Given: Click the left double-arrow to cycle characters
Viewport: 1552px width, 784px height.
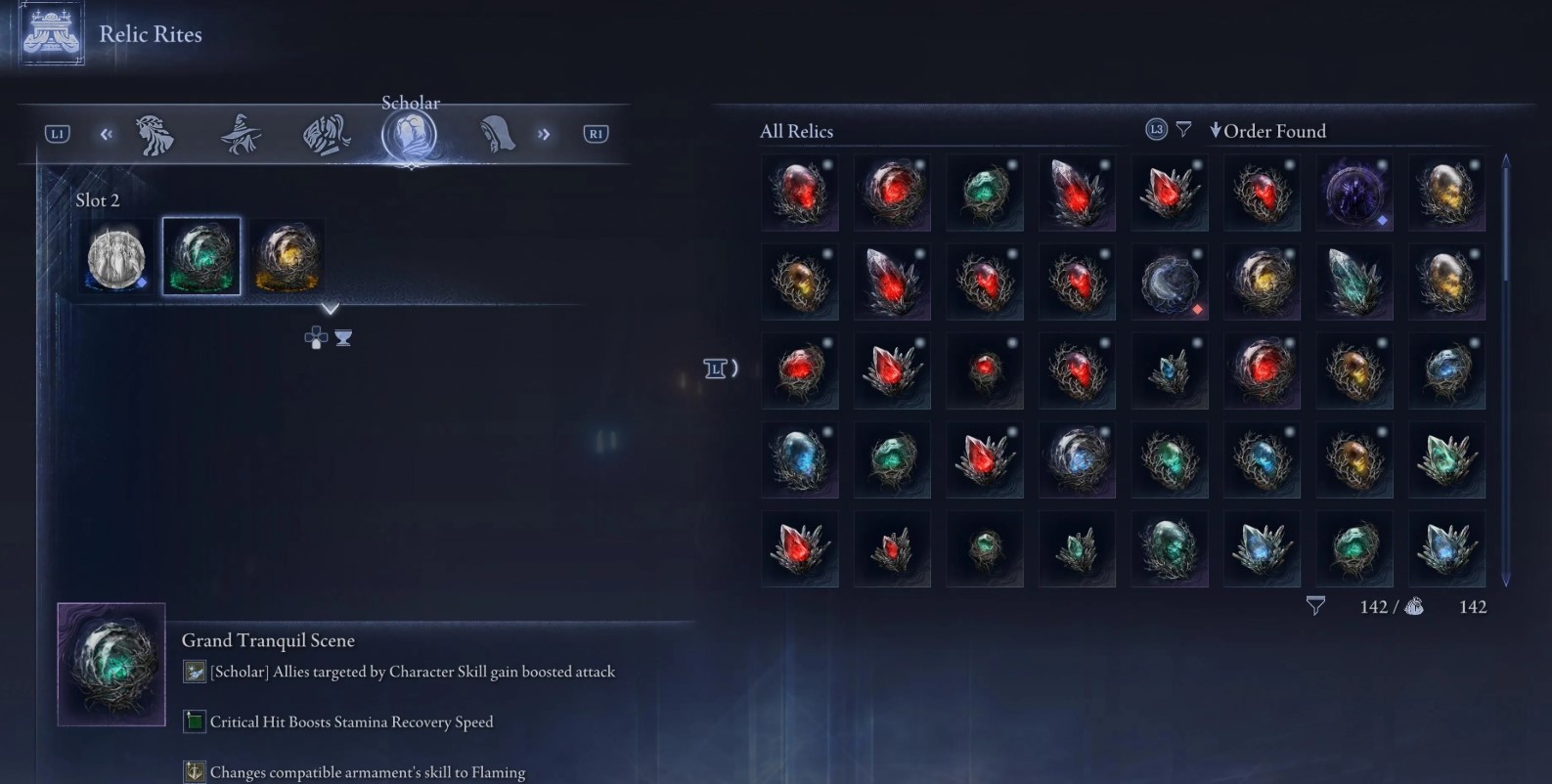Looking at the screenshot, I should (106, 134).
